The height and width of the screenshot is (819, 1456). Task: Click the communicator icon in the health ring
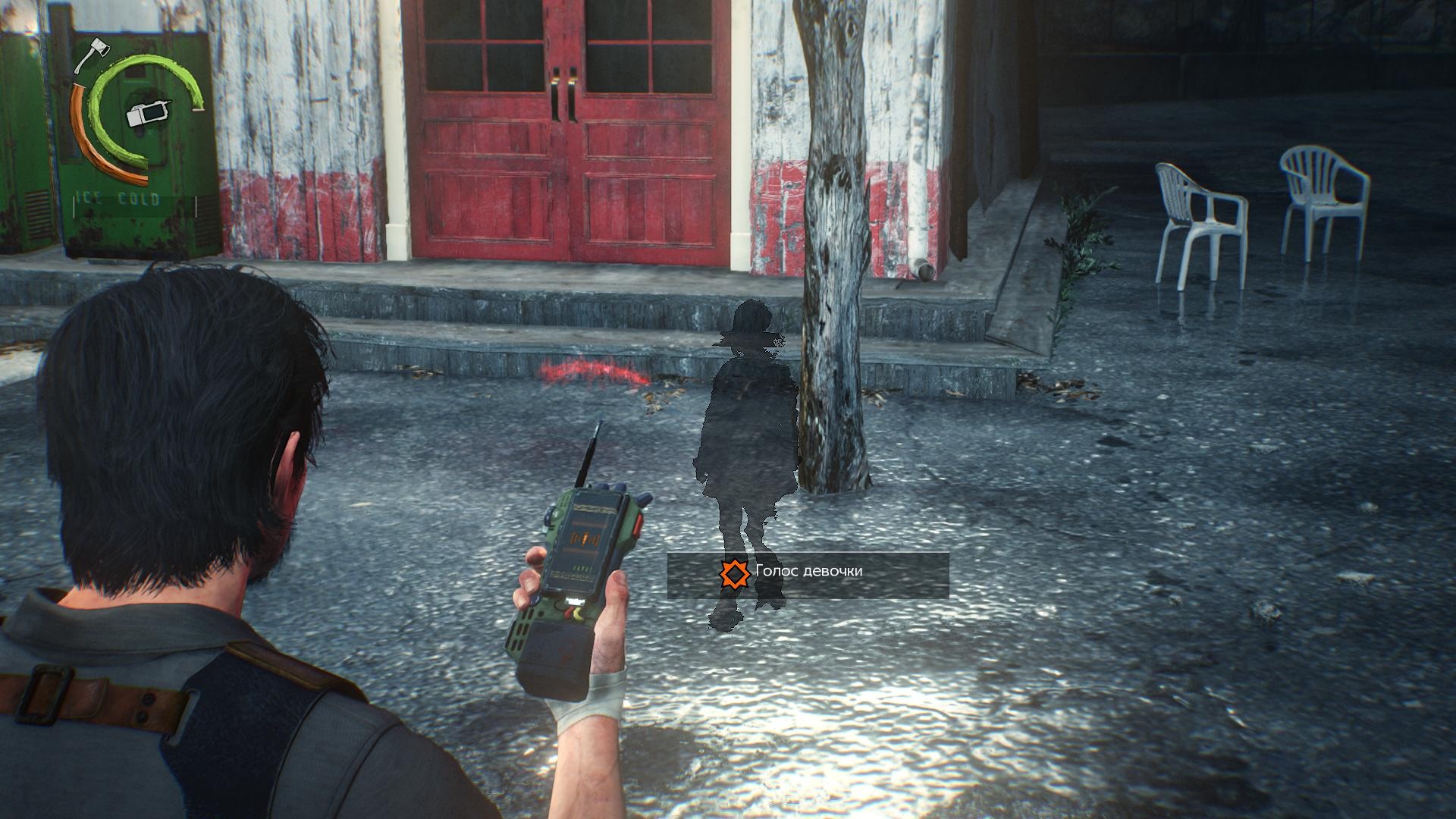tap(149, 113)
